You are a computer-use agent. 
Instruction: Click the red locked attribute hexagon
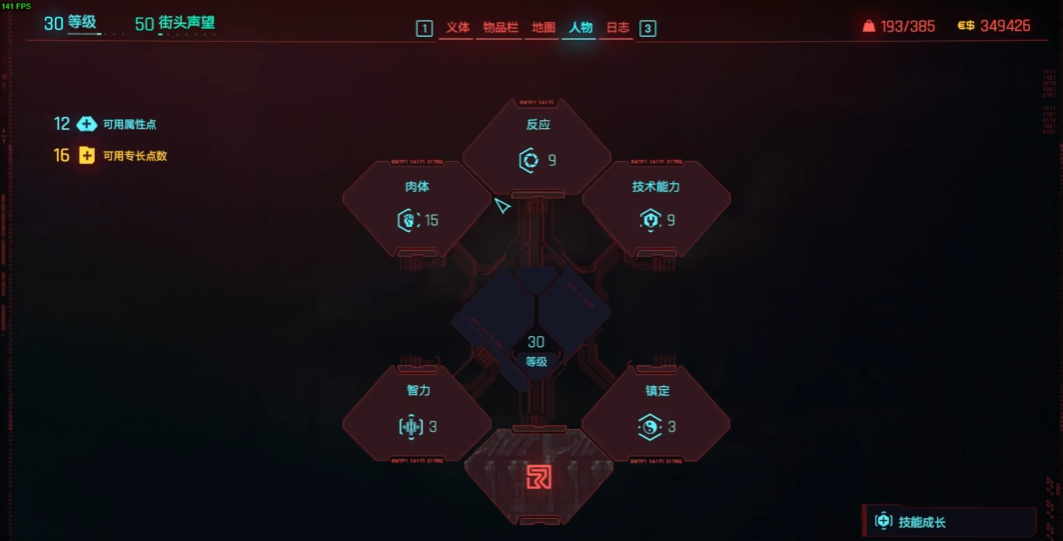point(538,477)
